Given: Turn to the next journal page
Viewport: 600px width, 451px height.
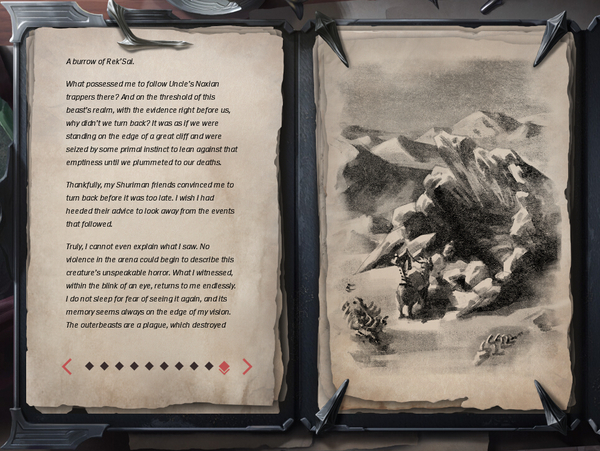Looking at the screenshot, I should (x=247, y=366).
